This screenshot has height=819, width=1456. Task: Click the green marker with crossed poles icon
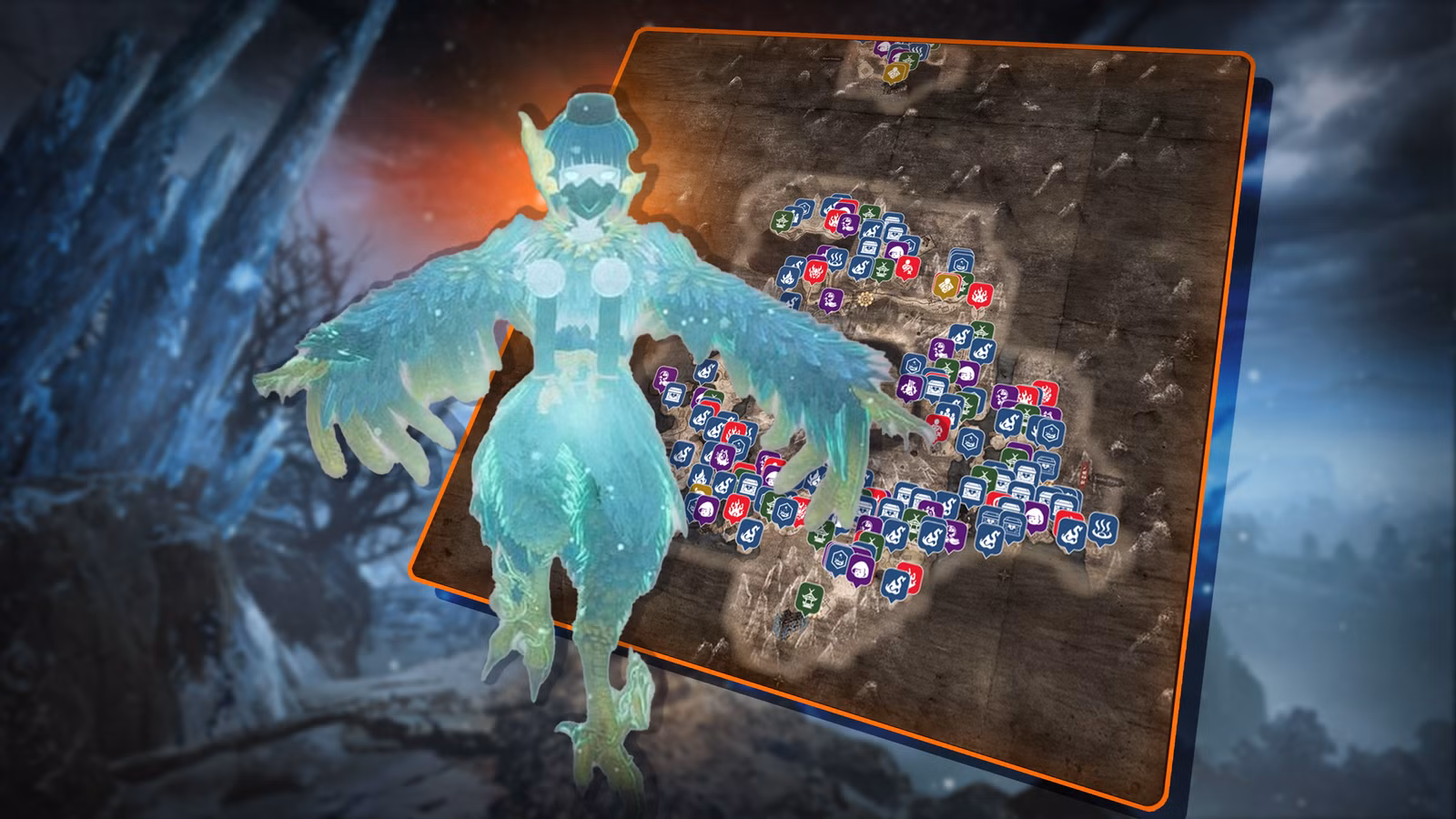(x=910, y=58)
